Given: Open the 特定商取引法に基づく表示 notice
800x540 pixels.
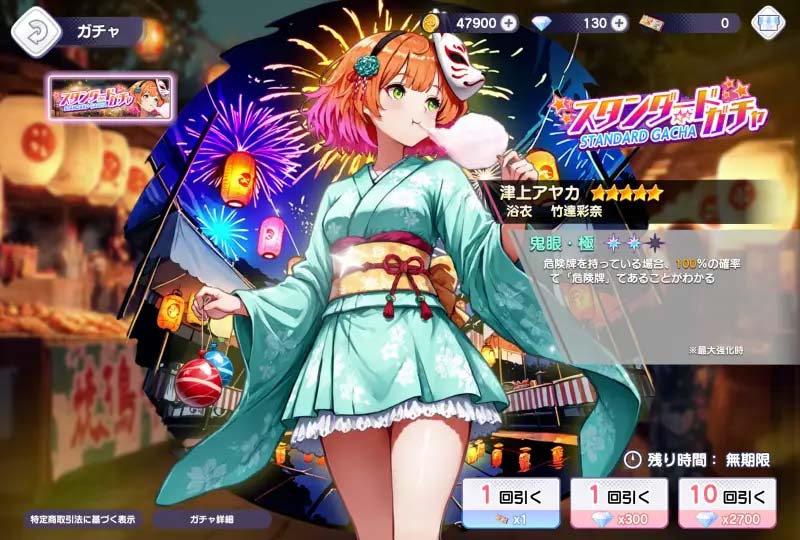Looking at the screenshot, I should pyautogui.click(x=85, y=520).
